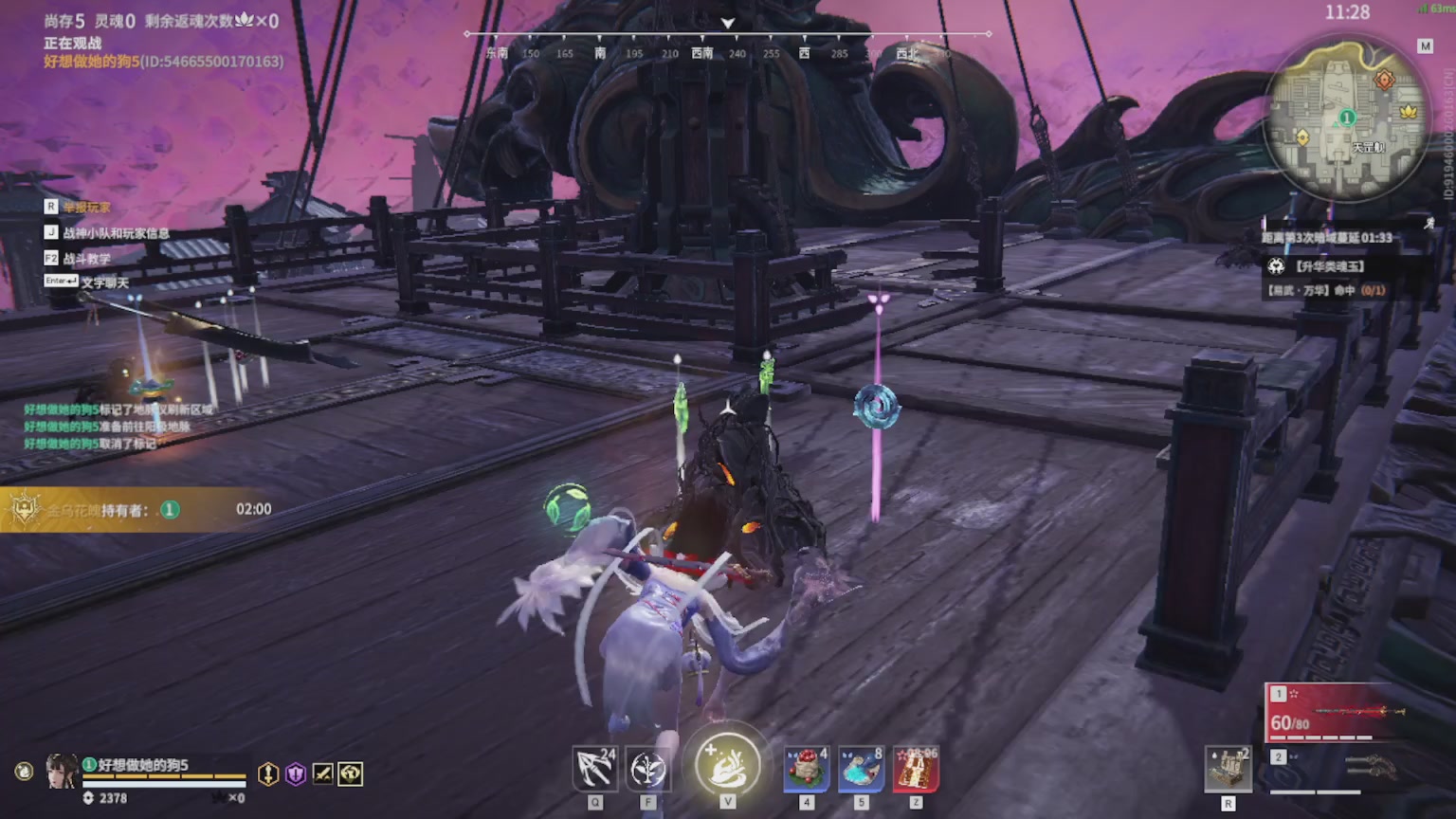Select the purple shield buff icon

296,774
